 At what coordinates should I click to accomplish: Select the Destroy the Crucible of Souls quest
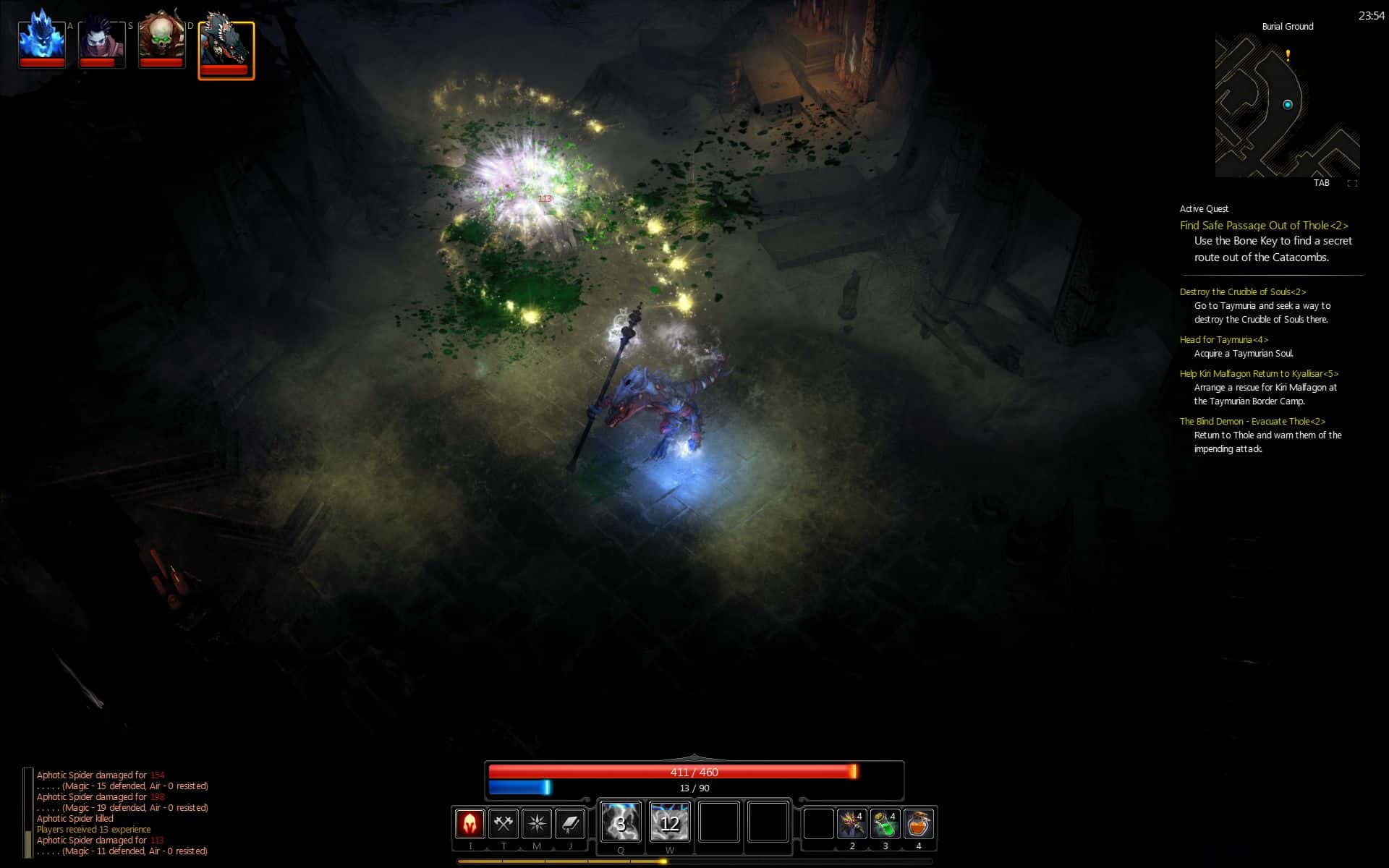click(1242, 292)
